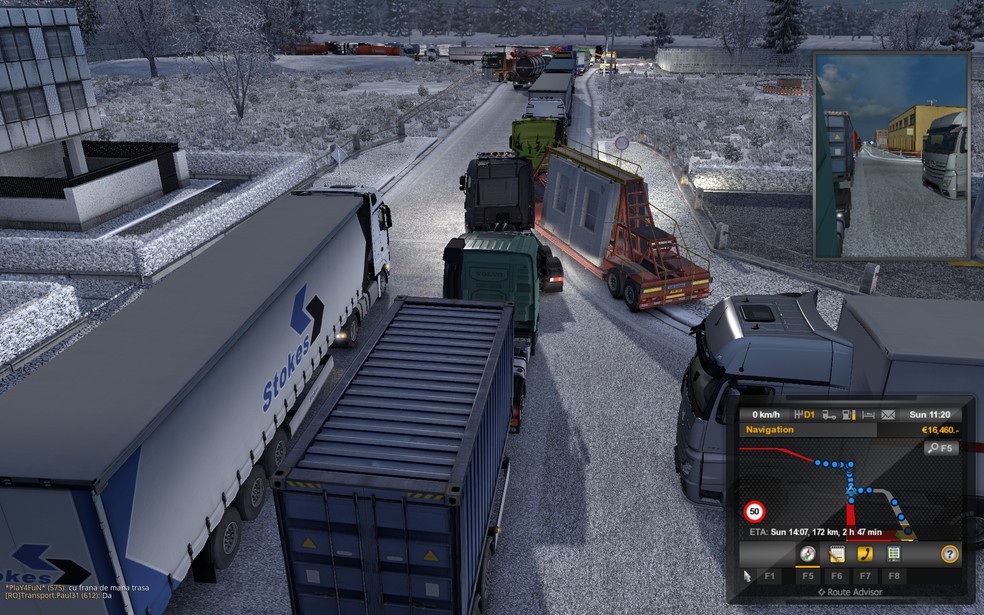Show the green checklist info tab
This screenshot has width=984, height=615.
coord(894,553)
